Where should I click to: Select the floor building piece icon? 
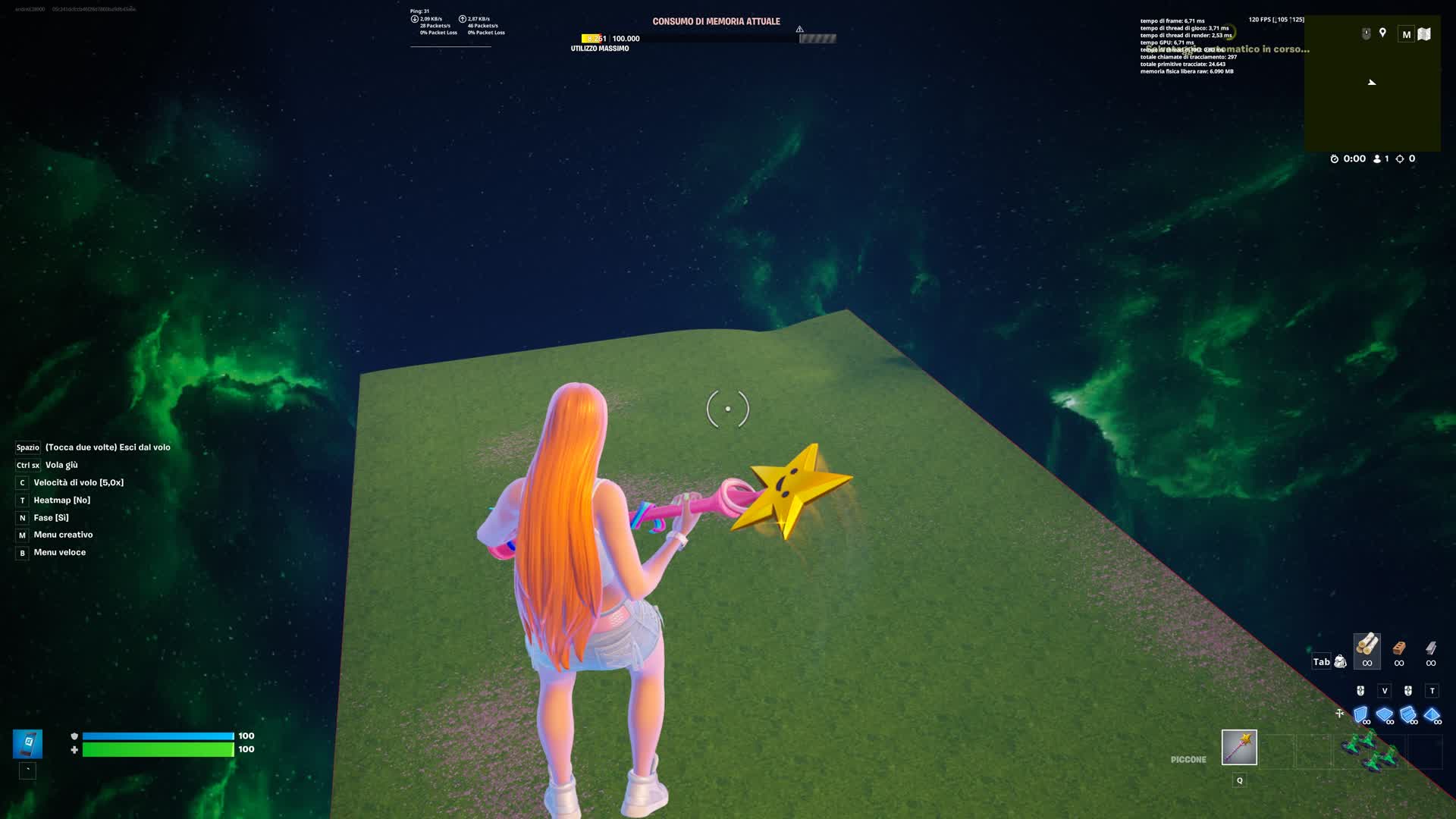coord(1385,714)
